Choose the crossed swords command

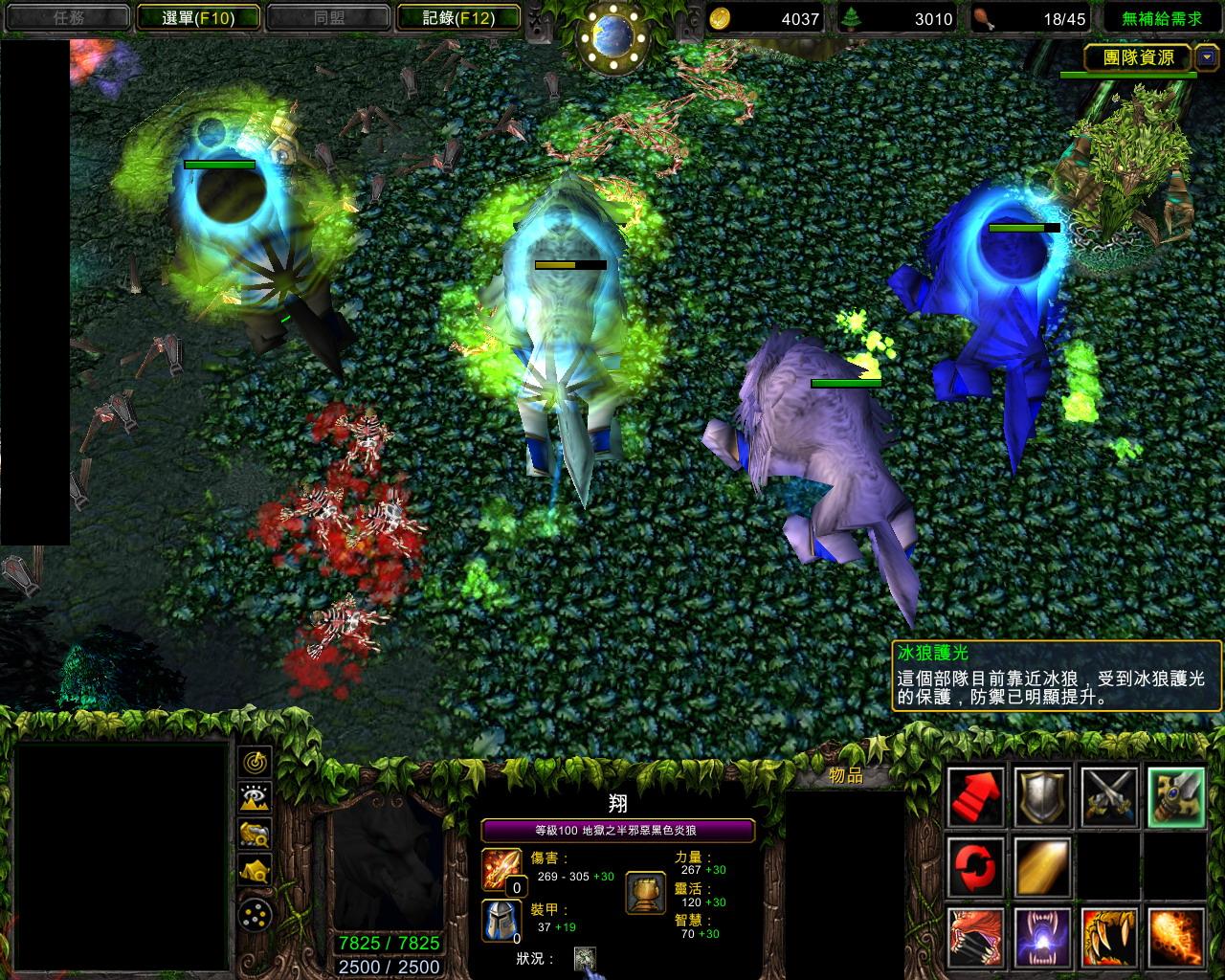point(1109,796)
